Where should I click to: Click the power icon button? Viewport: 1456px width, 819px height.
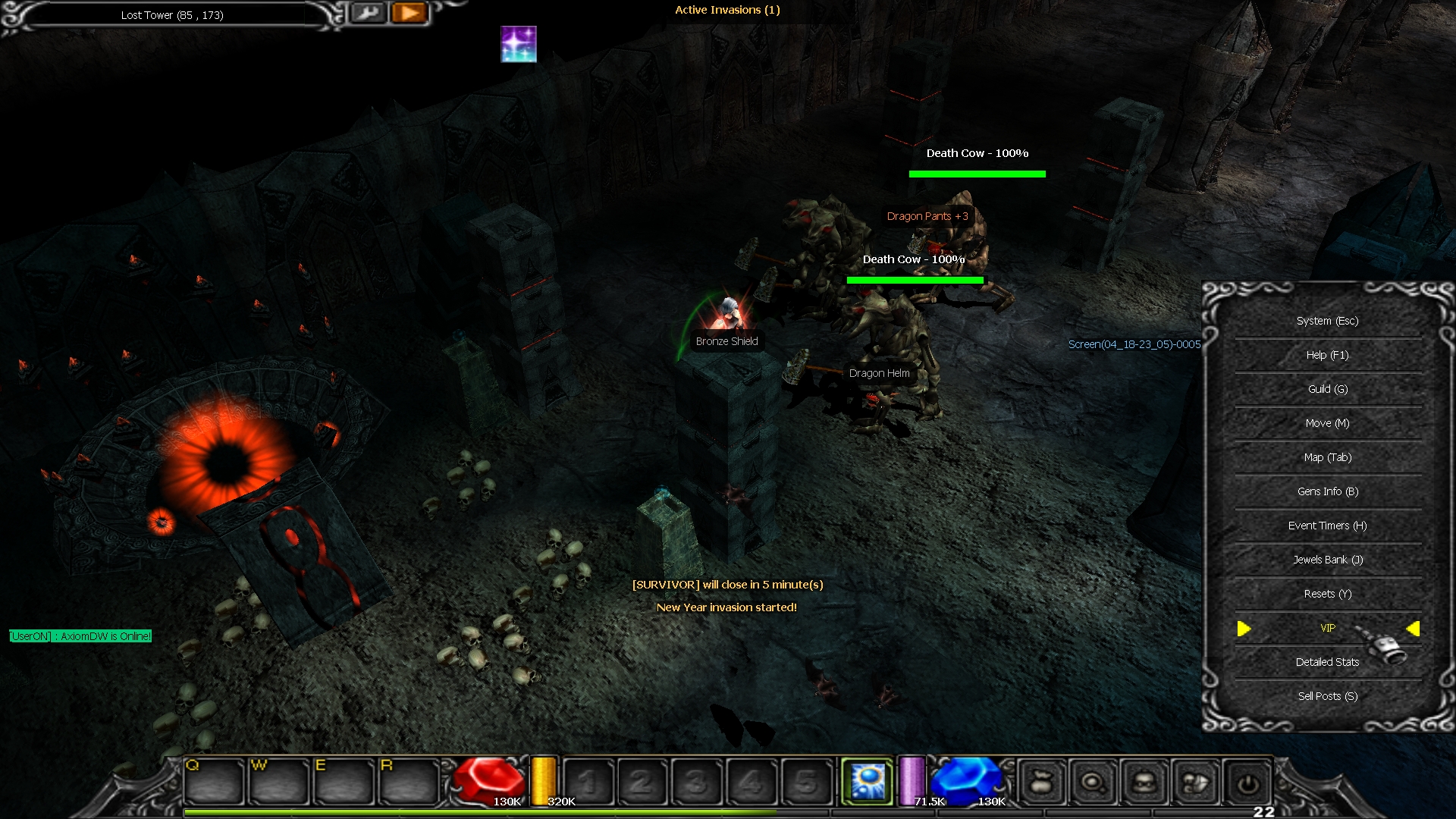pyautogui.click(x=1247, y=782)
